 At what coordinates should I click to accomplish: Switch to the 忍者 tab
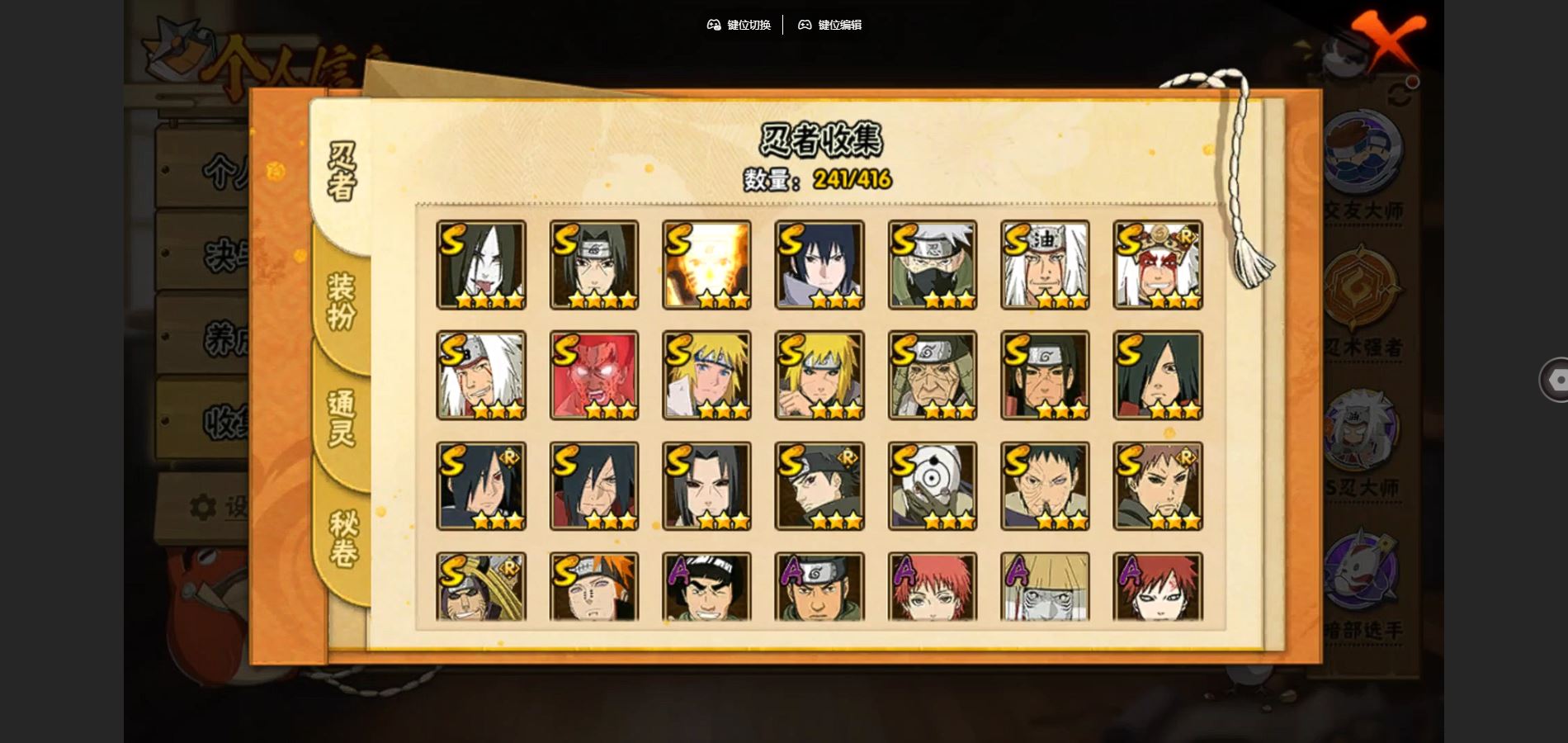(342, 172)
